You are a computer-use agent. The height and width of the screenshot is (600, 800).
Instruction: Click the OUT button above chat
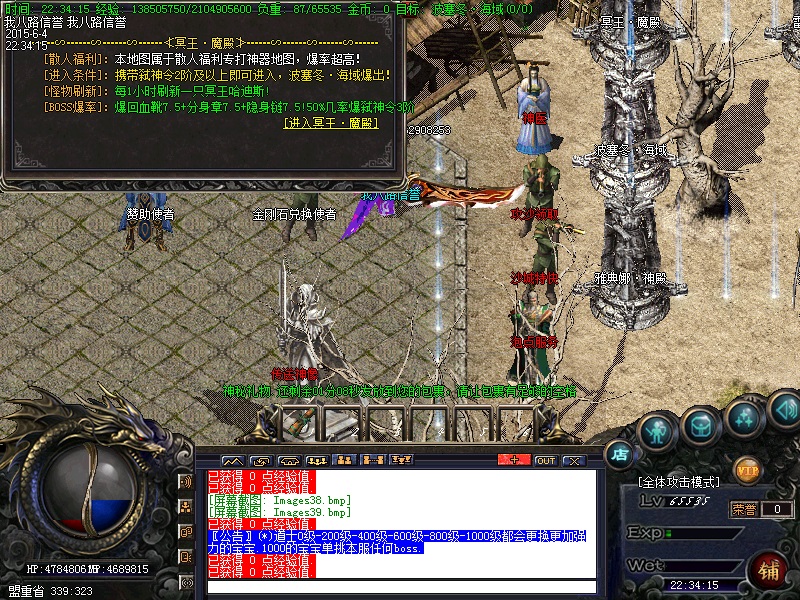pyautogui.click(x=545, y=460)
